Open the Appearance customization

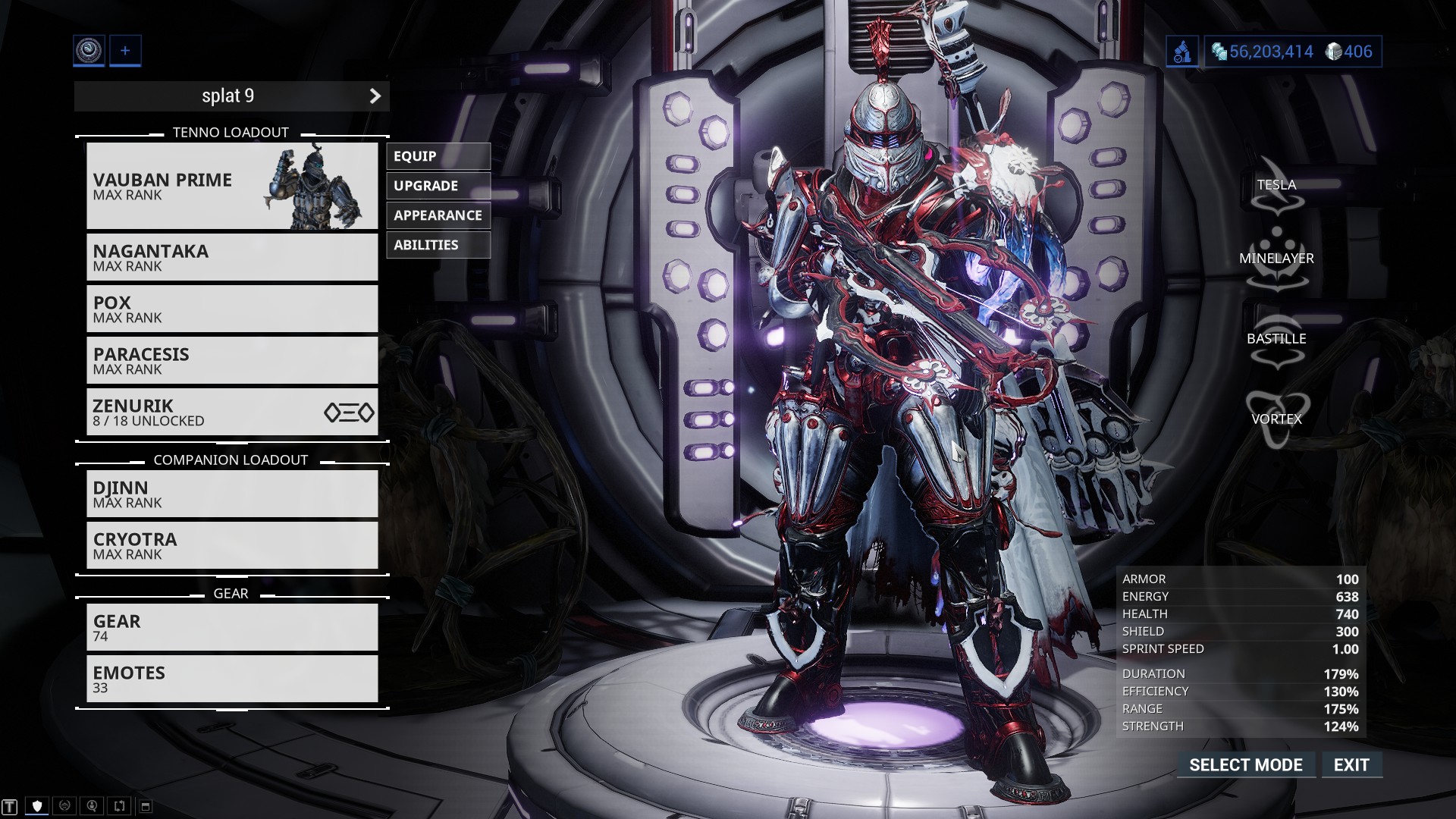438,215
